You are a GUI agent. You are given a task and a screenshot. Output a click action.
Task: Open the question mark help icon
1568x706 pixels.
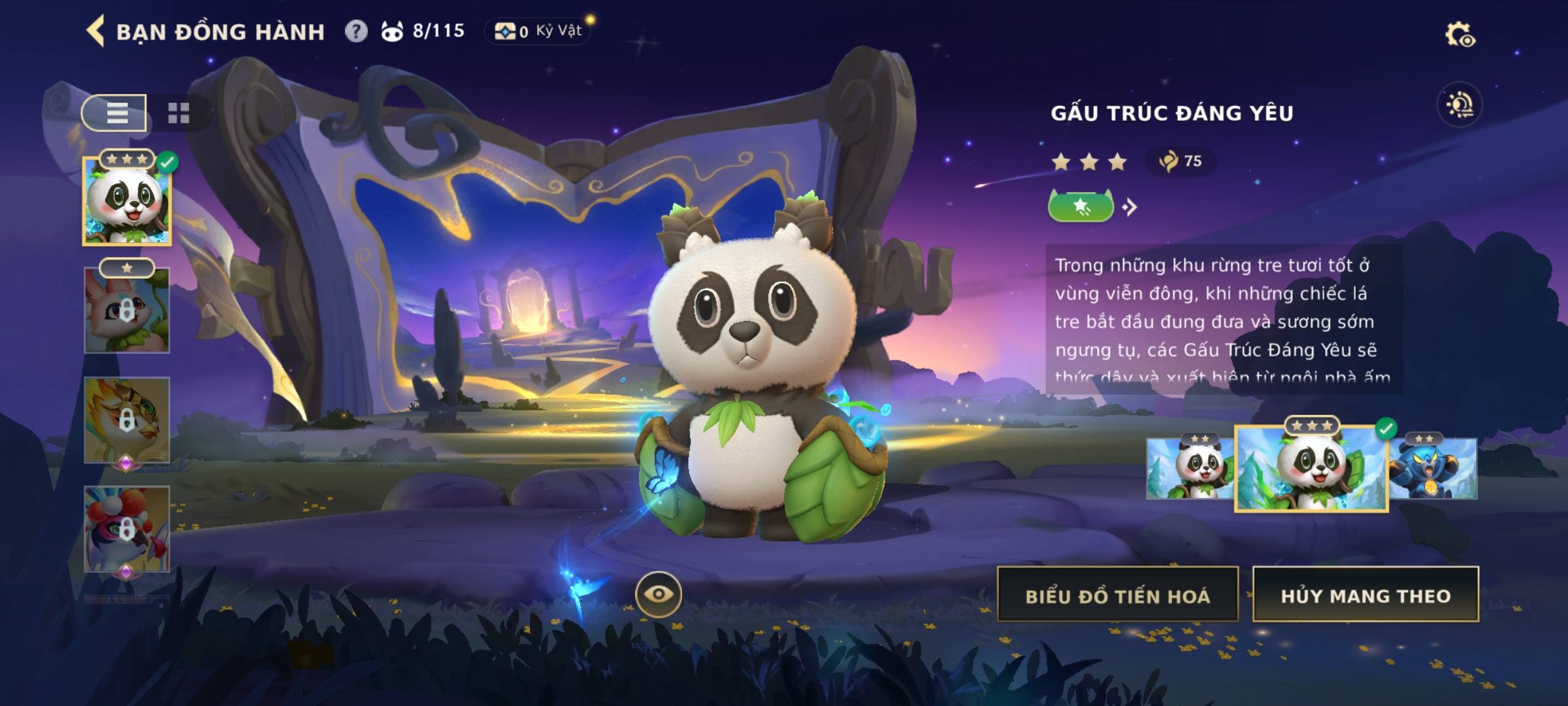[356, 31]
